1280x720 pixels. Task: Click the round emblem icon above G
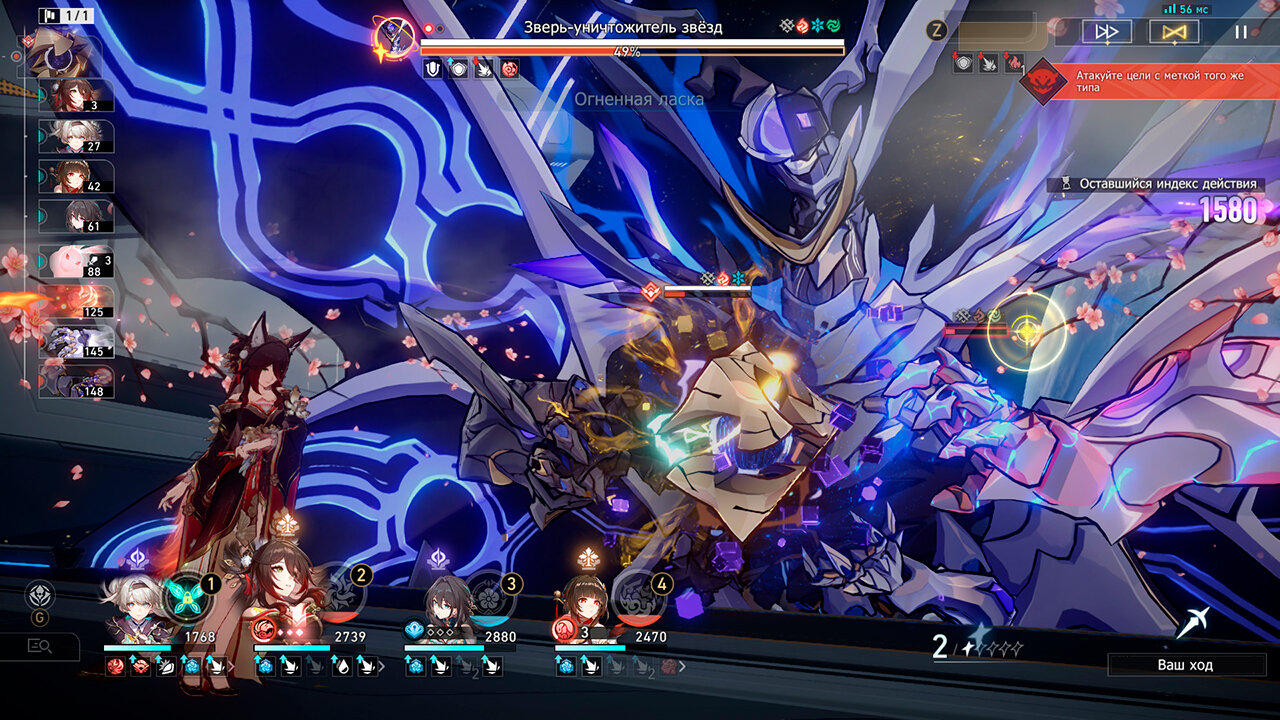40,597
